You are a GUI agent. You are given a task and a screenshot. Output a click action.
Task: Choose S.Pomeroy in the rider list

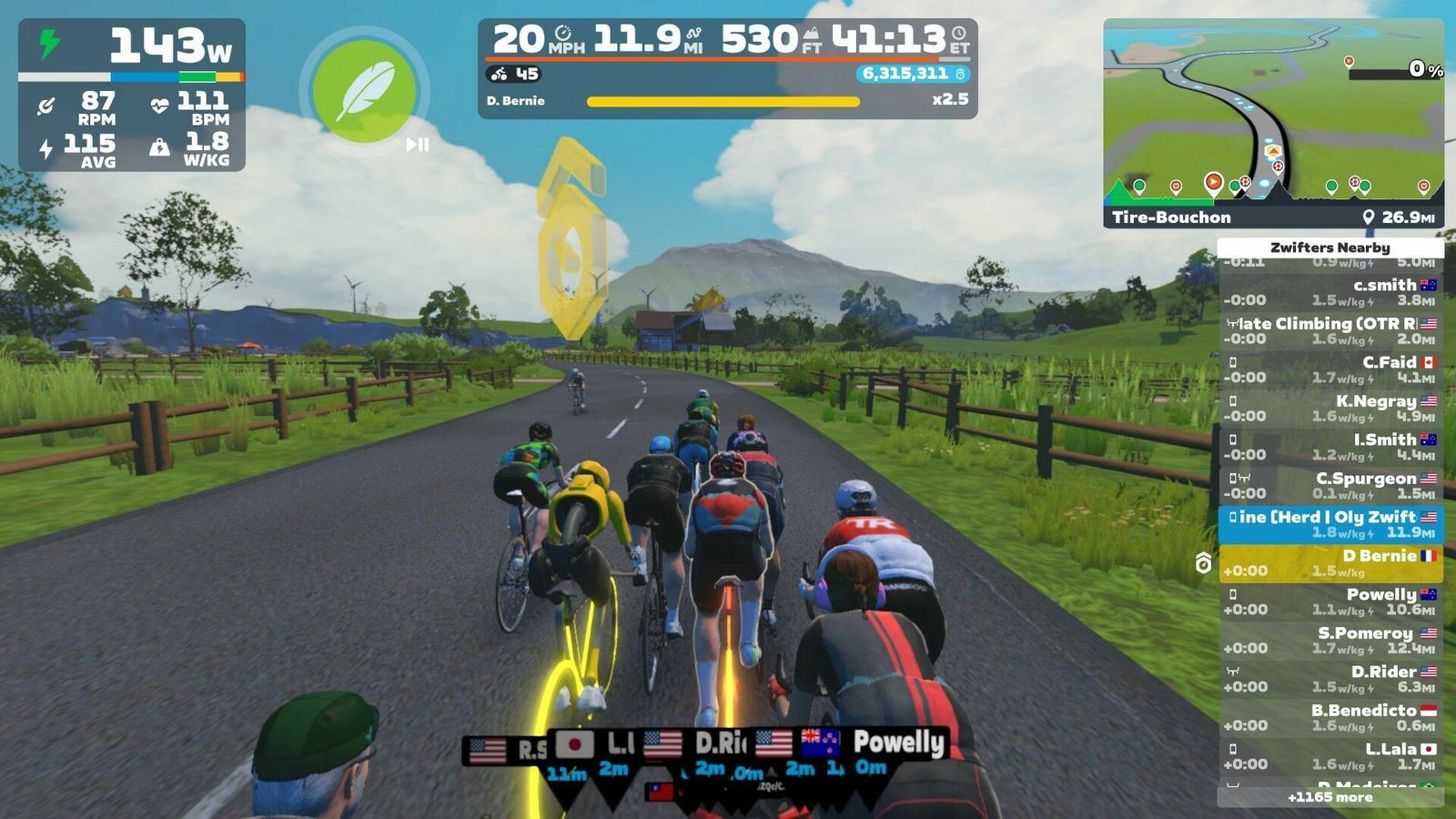tap(1330, 641)
